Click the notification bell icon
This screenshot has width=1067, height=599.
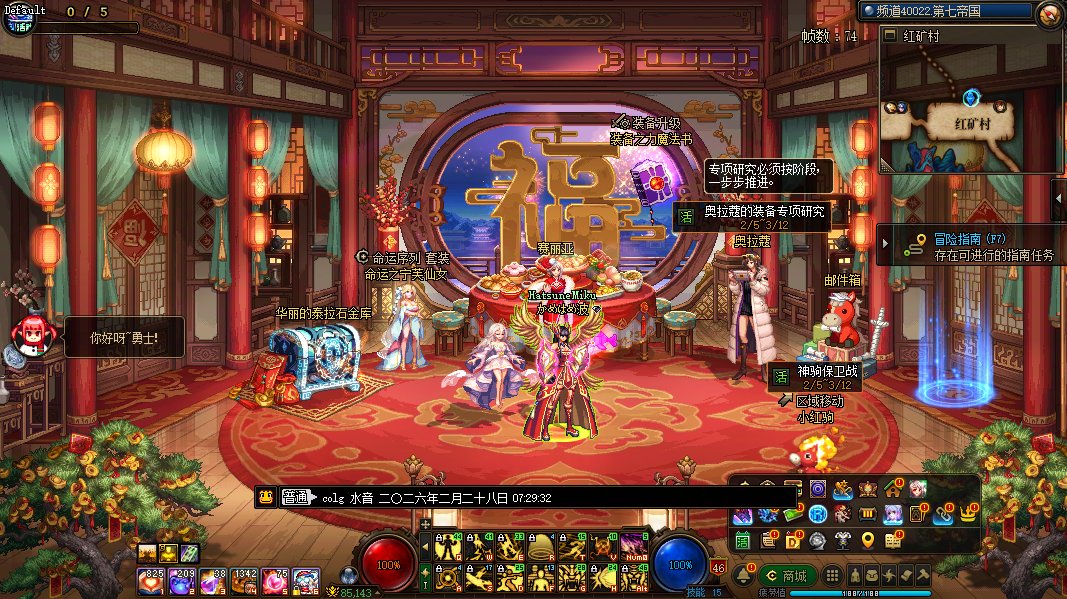point(743,576)
